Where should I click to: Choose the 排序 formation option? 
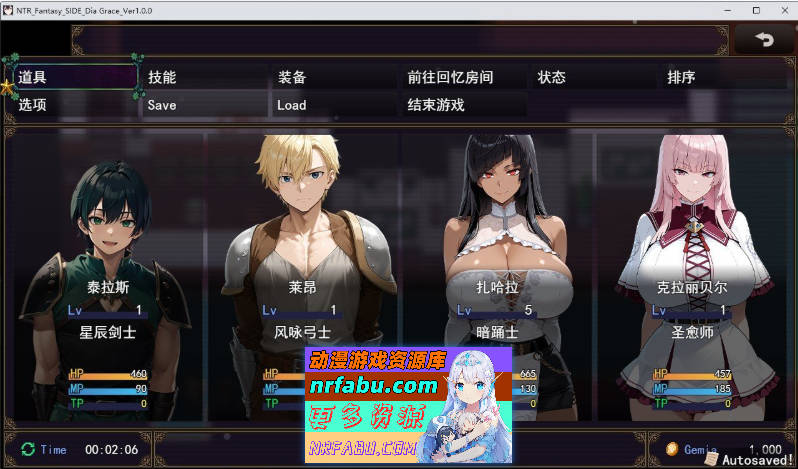(723, 77)
